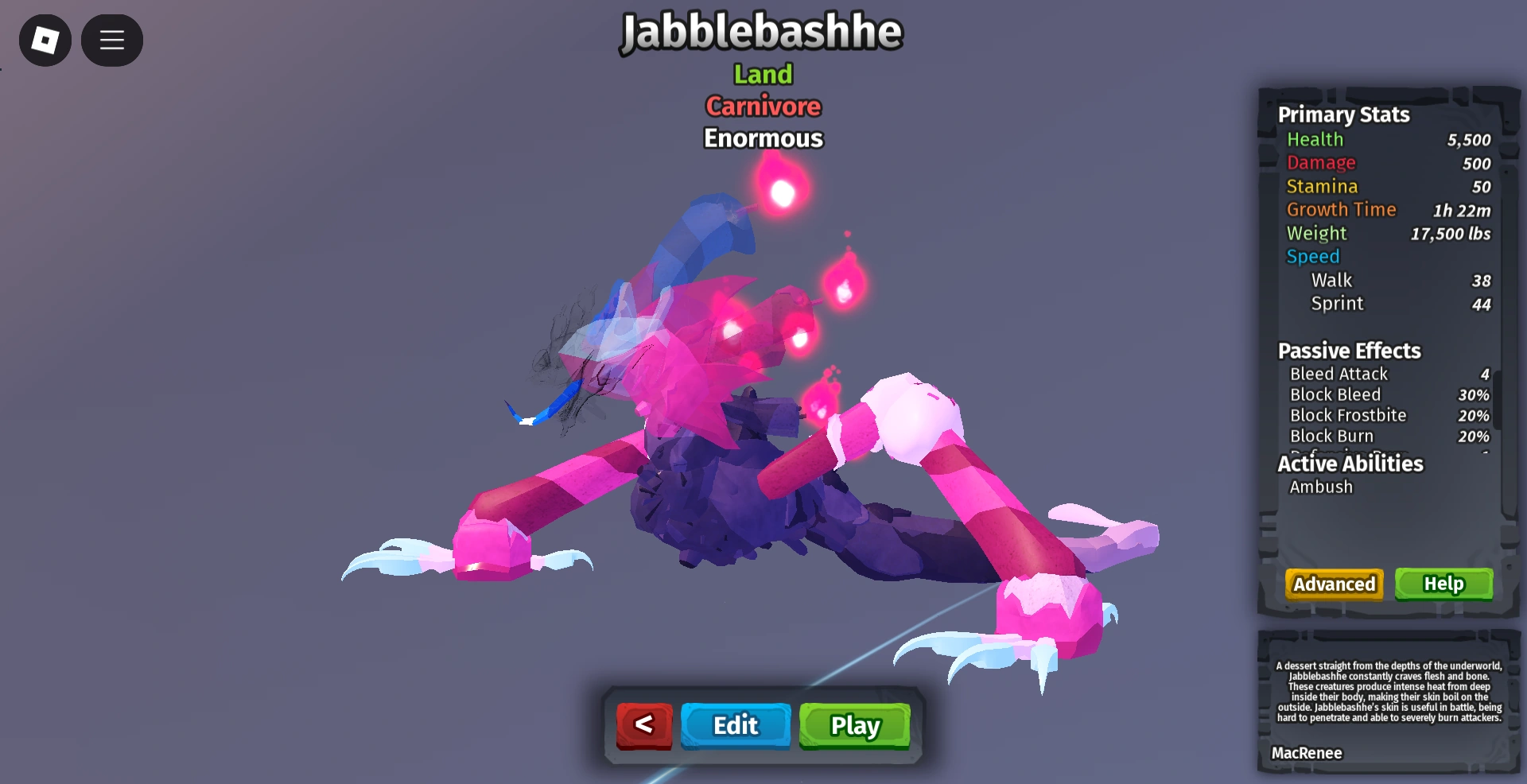Click the Carnivore diet label
This screenshot has width=1527, height=784.
(x=763, y=106)
